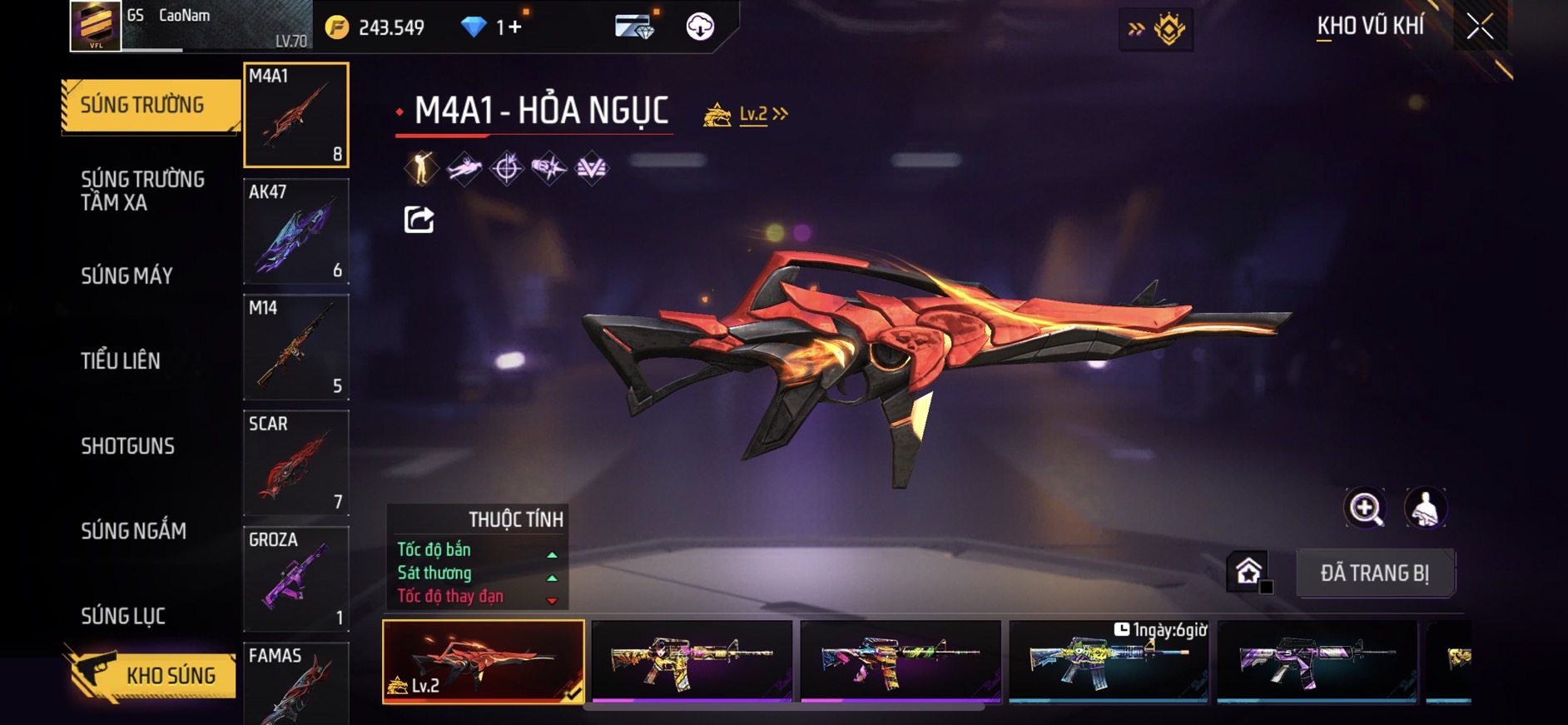Switch to Súng Trường Tầm Xa category

click(x=142, y=191)
